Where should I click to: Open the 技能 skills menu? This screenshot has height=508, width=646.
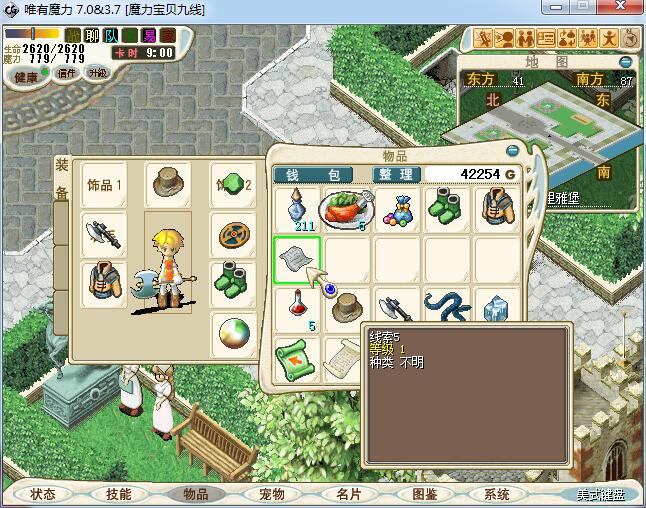click(x=119, y=494)
